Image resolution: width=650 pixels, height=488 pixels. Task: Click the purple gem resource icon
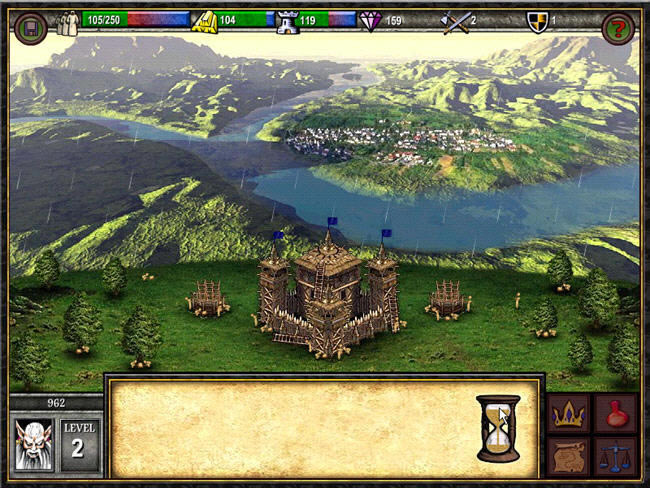370,20
